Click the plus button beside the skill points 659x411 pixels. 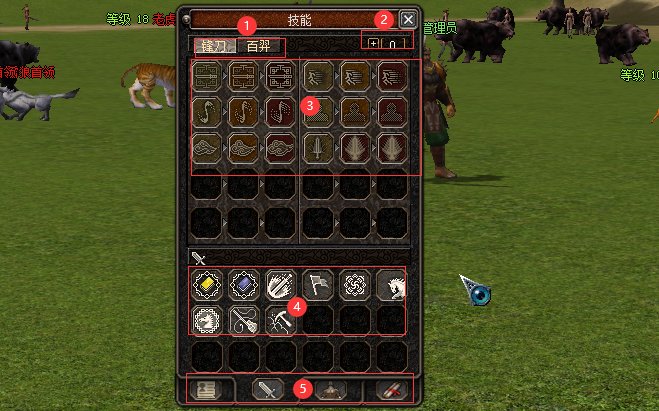(374, 44)
